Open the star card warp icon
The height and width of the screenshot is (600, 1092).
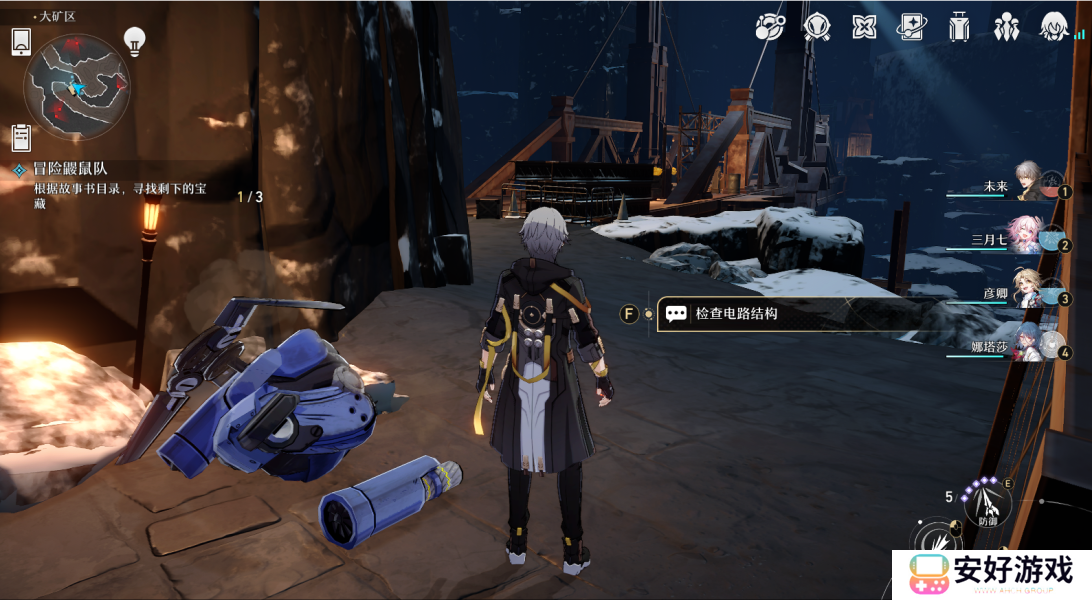click(x=911, y=27)
